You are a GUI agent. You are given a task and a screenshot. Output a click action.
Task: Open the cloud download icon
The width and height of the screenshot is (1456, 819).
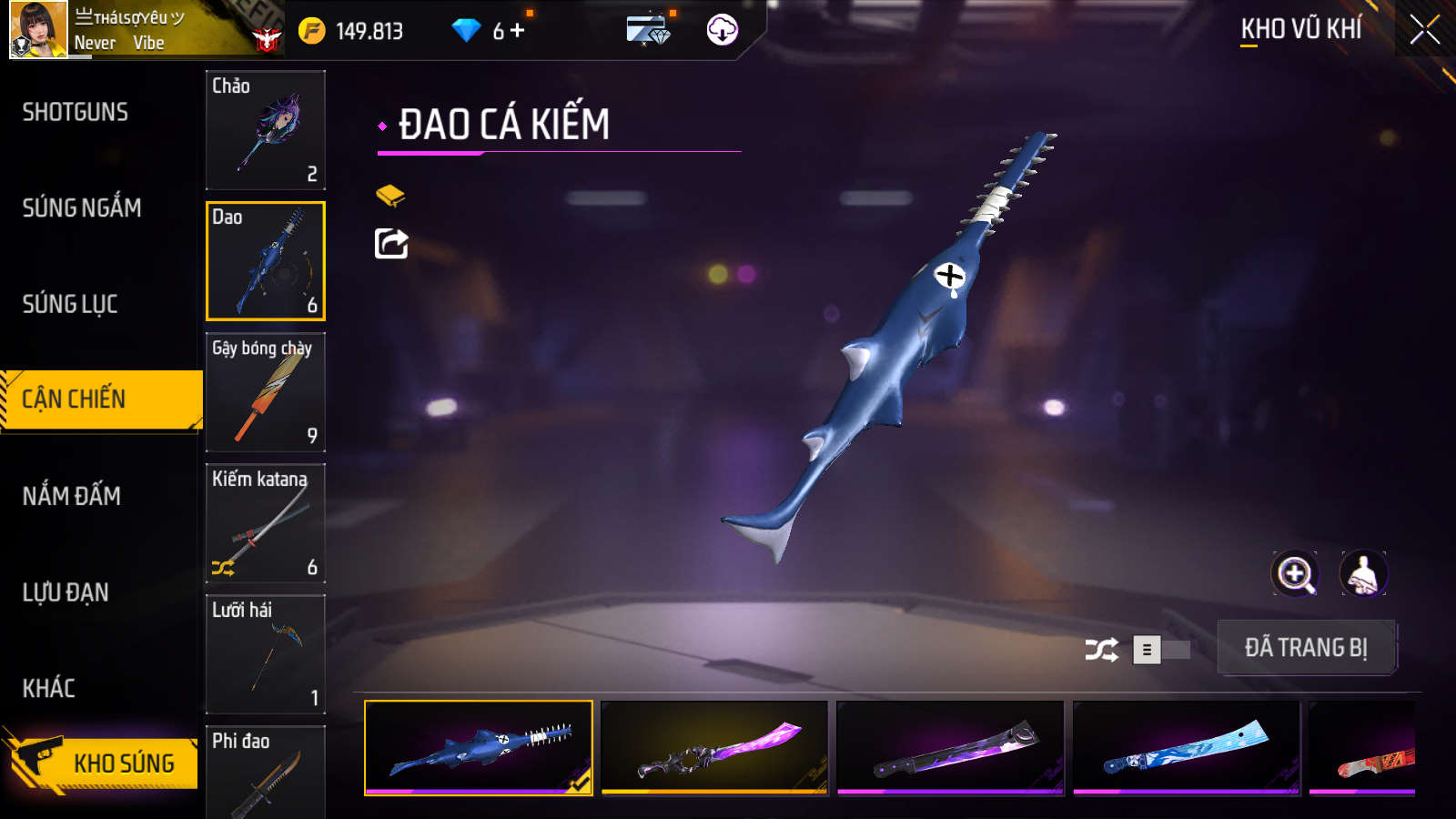[722, 30]
